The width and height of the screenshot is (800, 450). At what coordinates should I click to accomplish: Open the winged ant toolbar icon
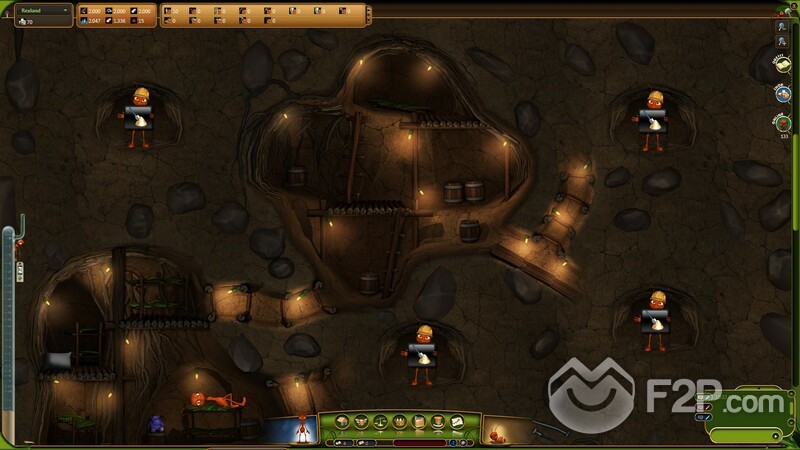pyautogui.click(x=361, y=420)
